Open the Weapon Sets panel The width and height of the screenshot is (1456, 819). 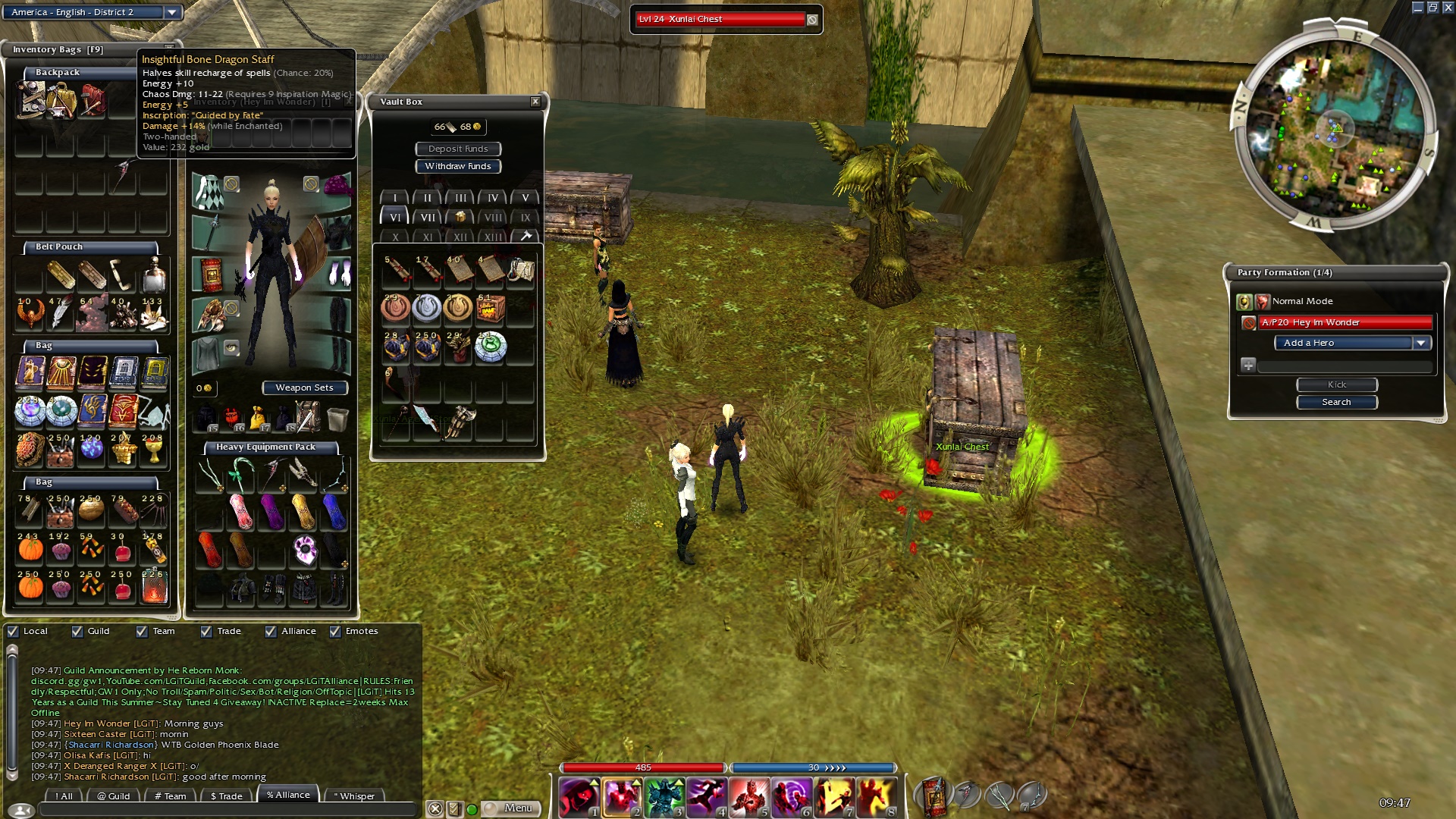tap(304, 388)
